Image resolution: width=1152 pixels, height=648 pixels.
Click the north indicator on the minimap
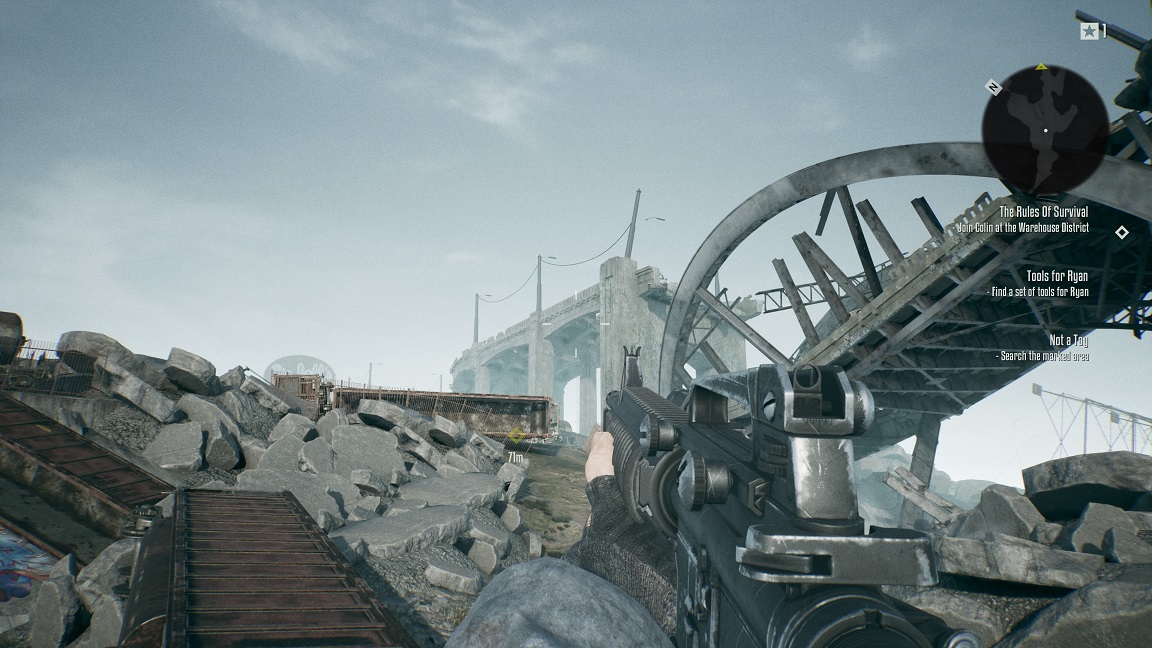[993, 87]
